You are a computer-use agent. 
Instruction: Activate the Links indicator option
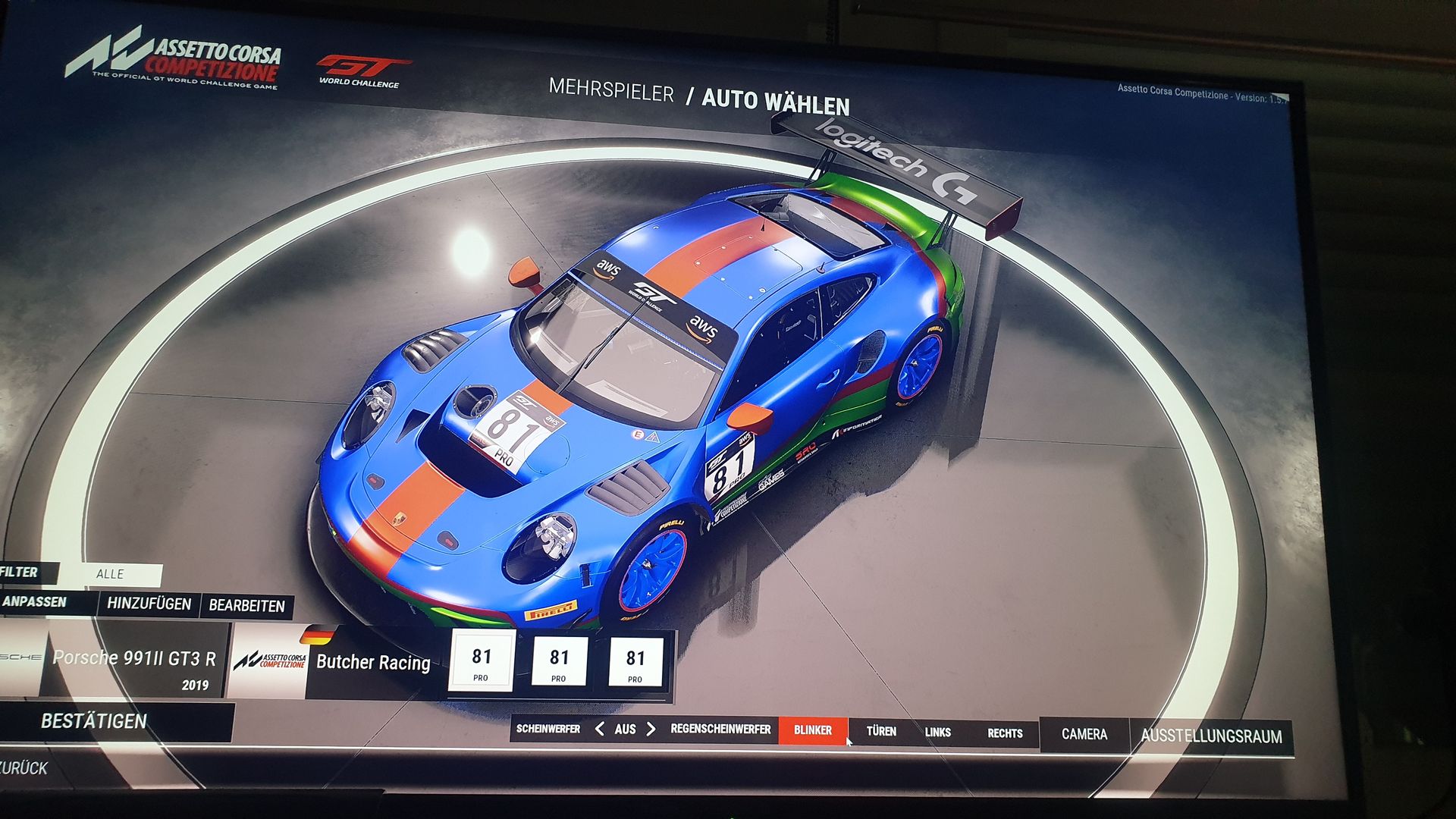tap(937, 733)
